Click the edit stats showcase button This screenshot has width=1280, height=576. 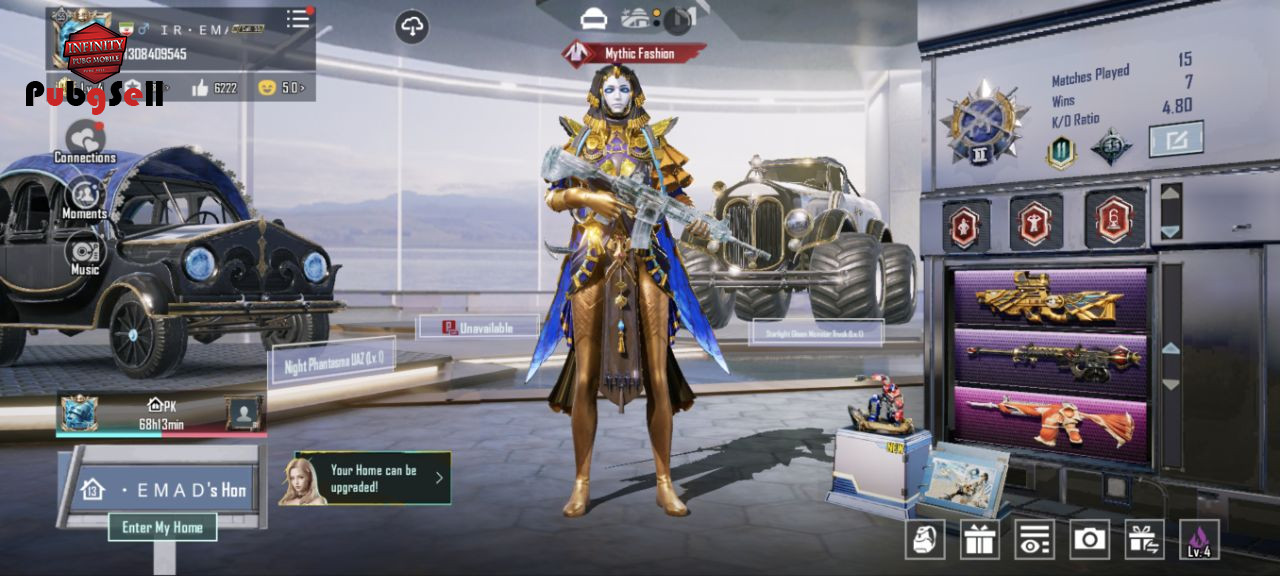tap(1175, 139)
